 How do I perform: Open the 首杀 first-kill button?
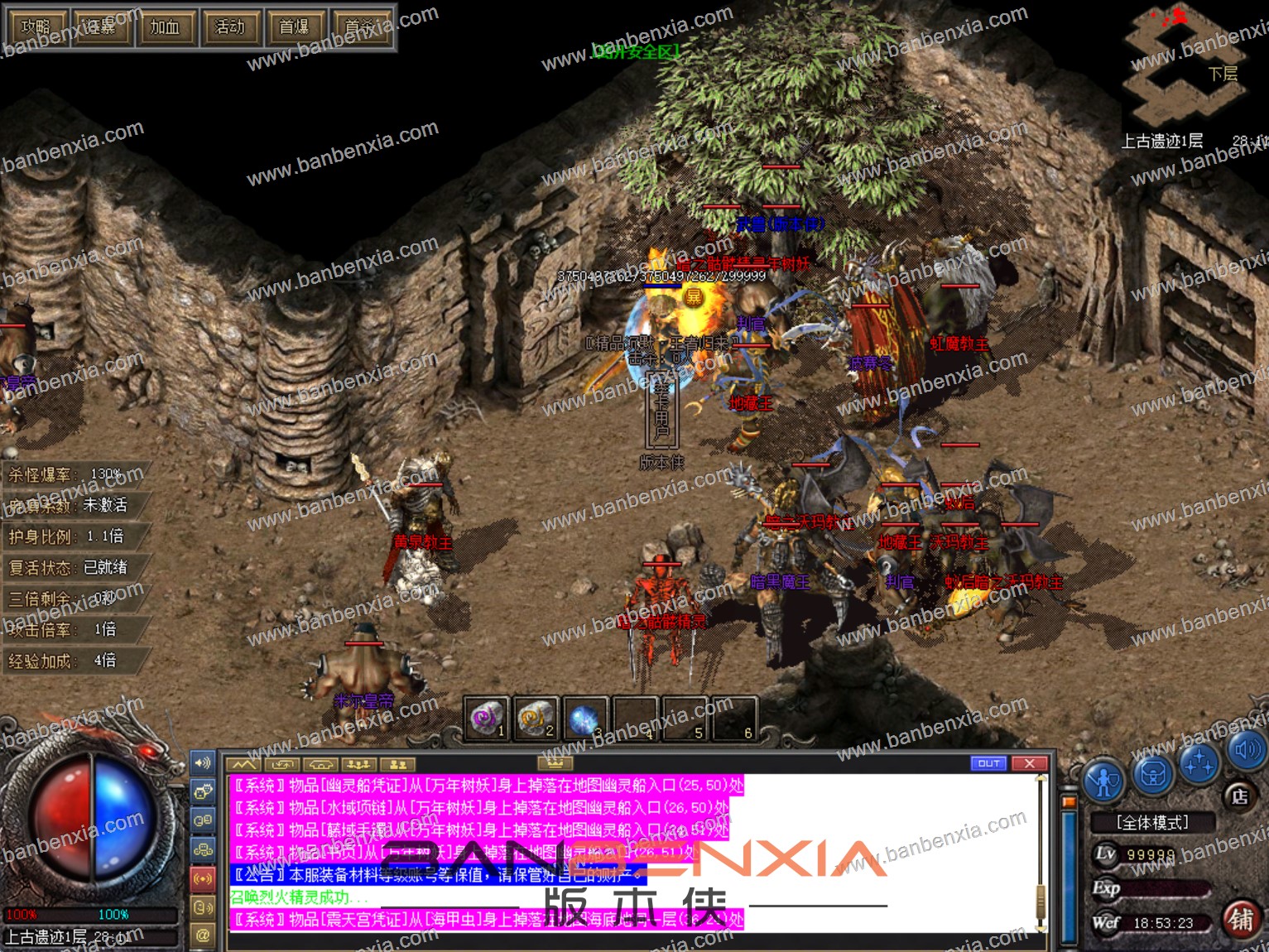pyautogui.click(x=360, y=27)
